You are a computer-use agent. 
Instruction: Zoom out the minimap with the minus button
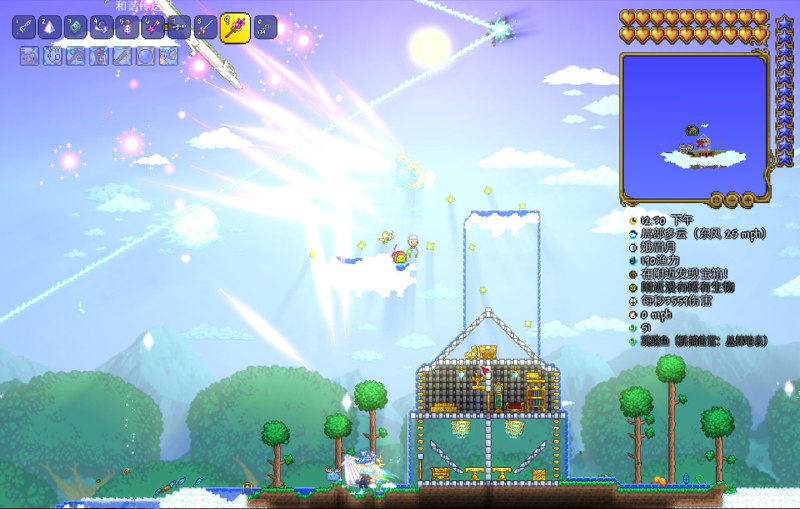[732, 200]
